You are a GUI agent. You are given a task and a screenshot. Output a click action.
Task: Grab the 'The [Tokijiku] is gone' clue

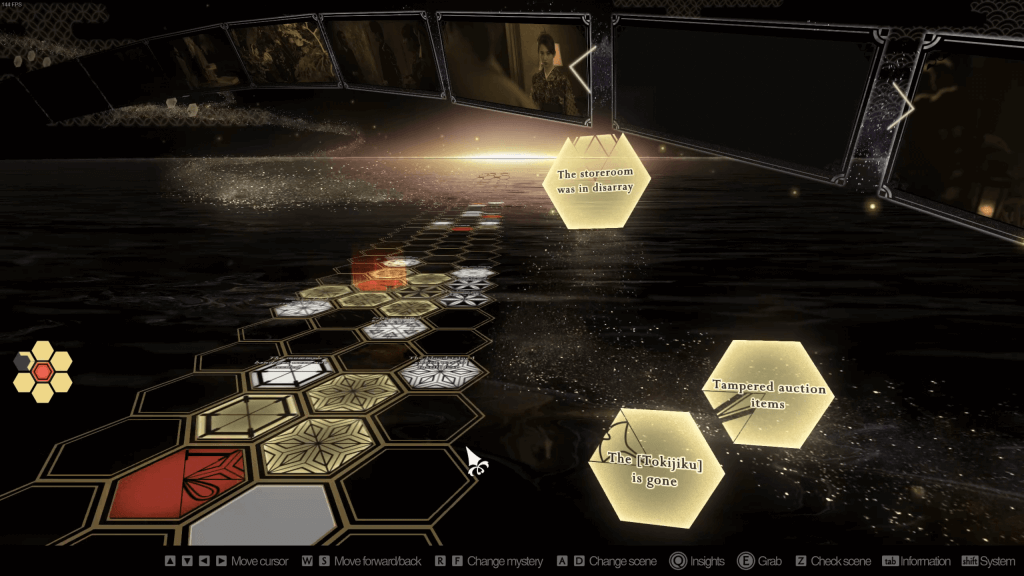(x=655, y=468)
